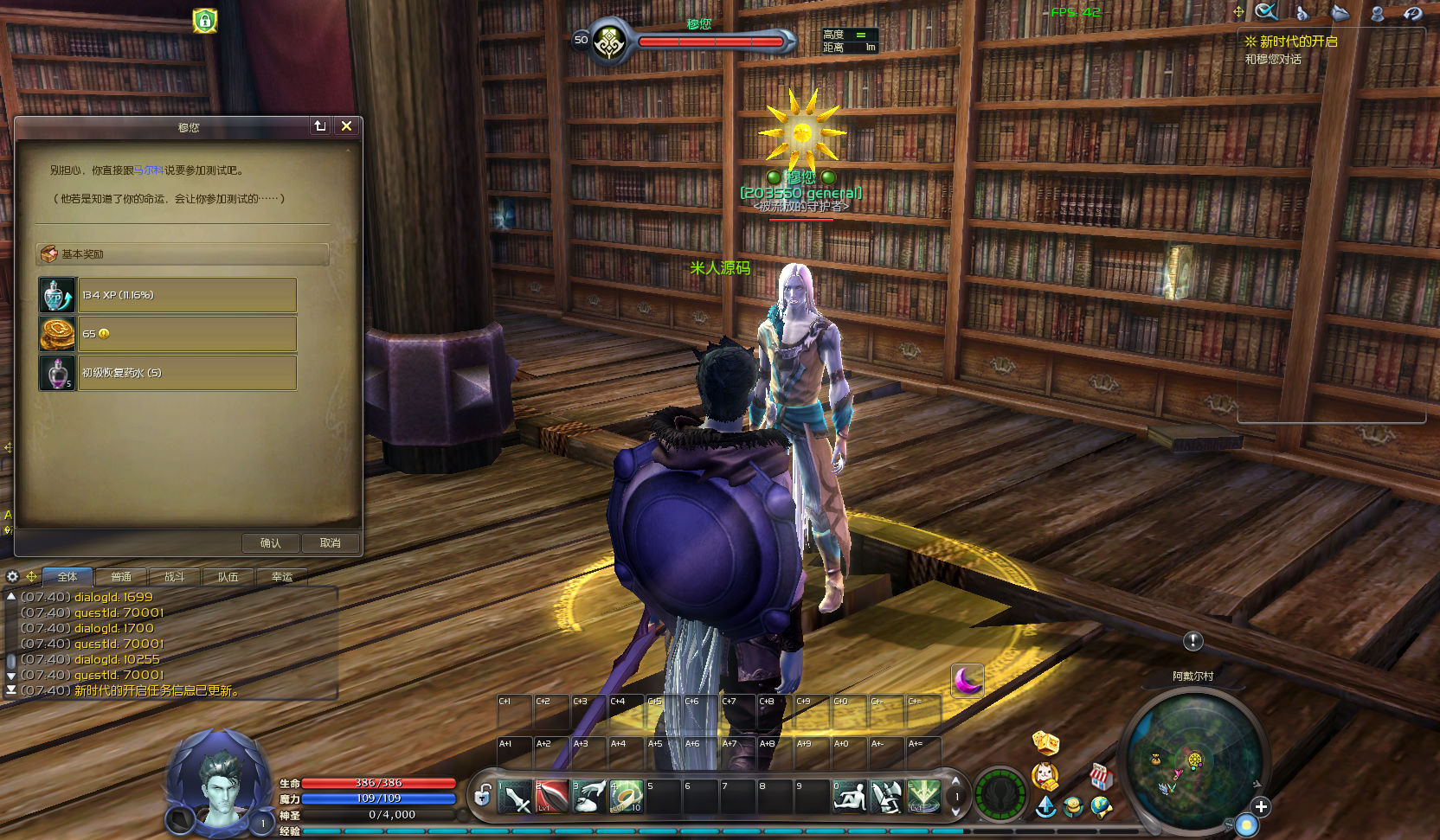
Task: Use the gold ring item in slot 4
Action: [627, 797]
